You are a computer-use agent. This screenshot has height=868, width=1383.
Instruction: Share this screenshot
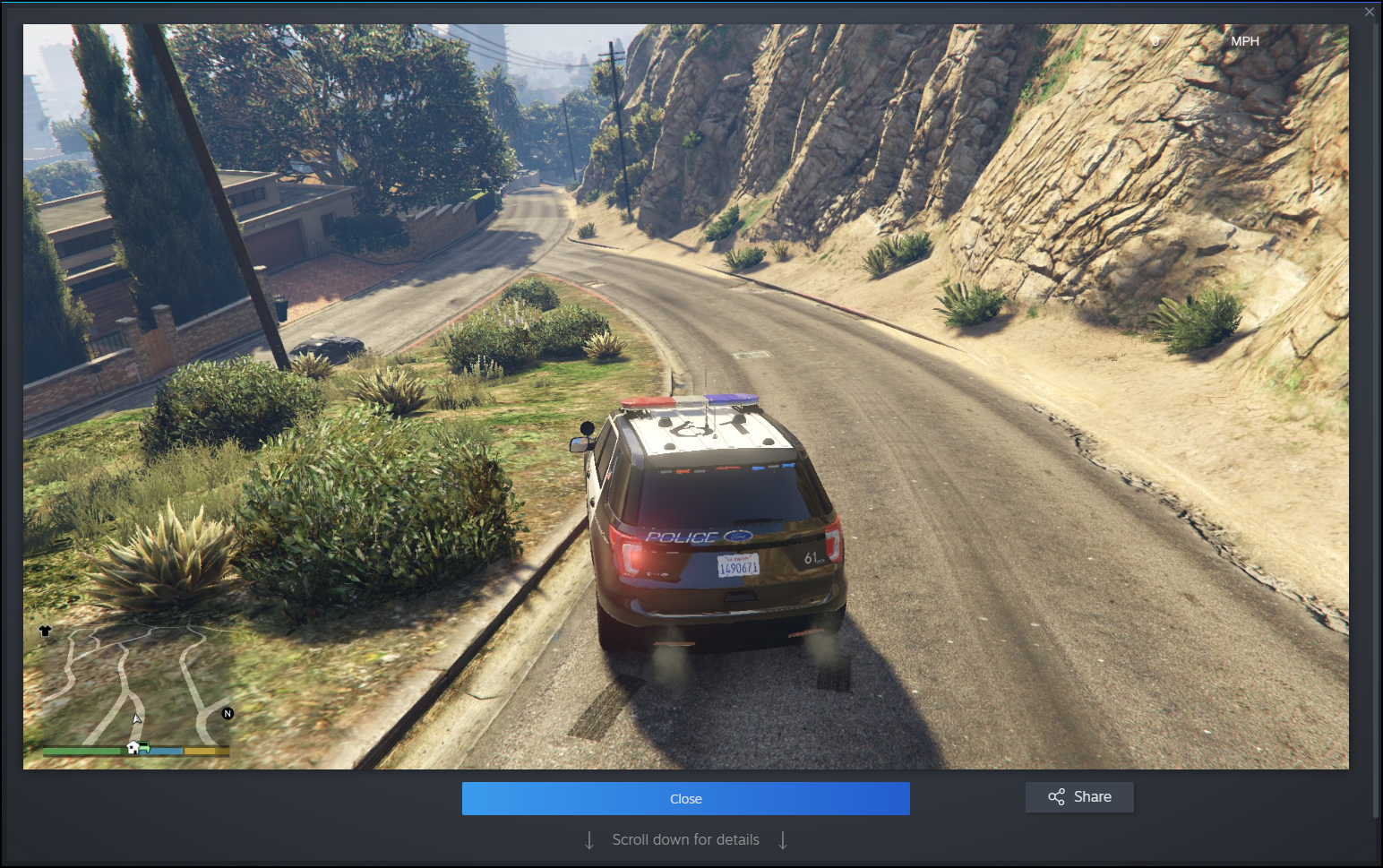(1079, 796)
